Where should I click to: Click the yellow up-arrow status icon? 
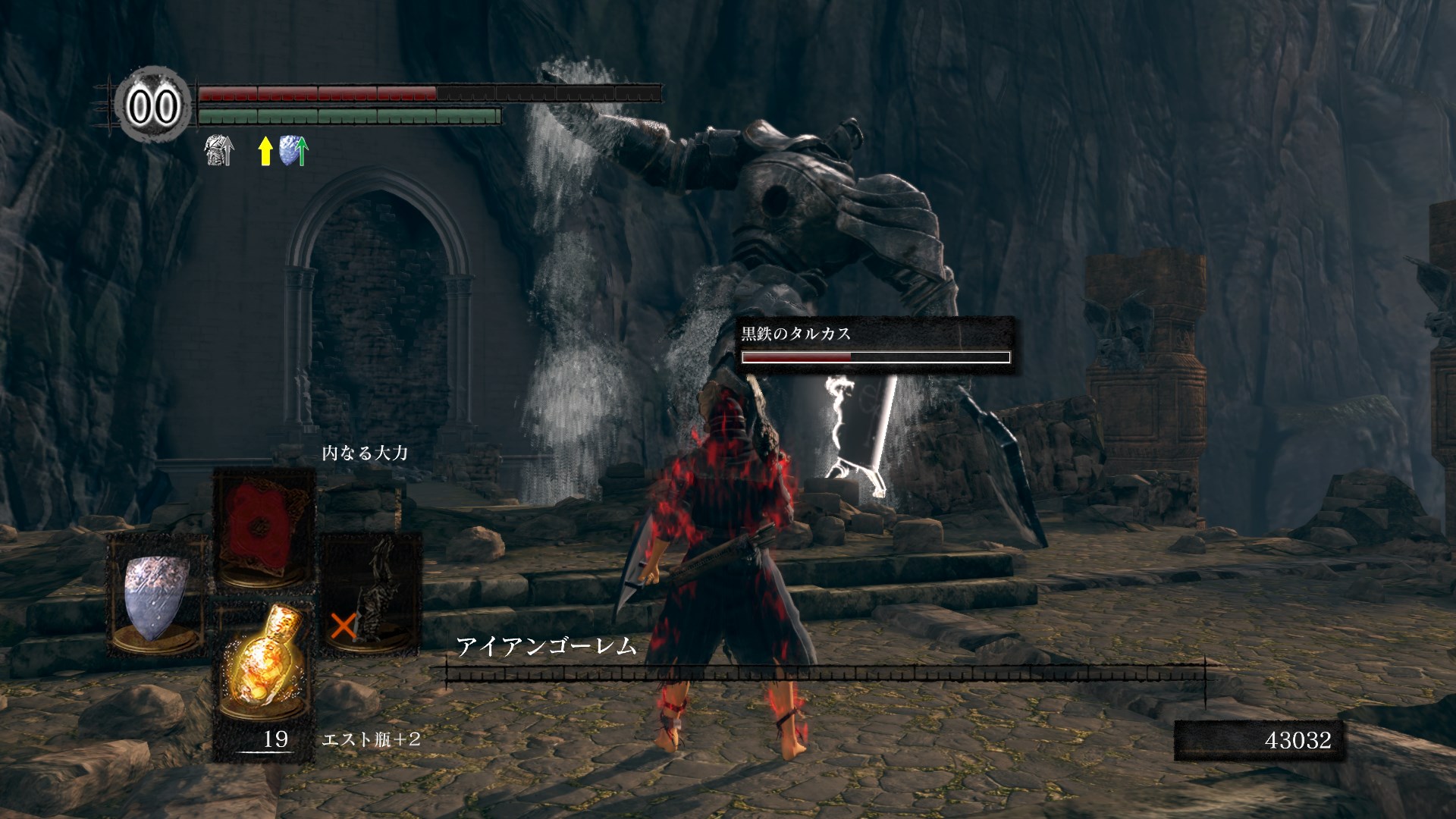tap(265, 151)
